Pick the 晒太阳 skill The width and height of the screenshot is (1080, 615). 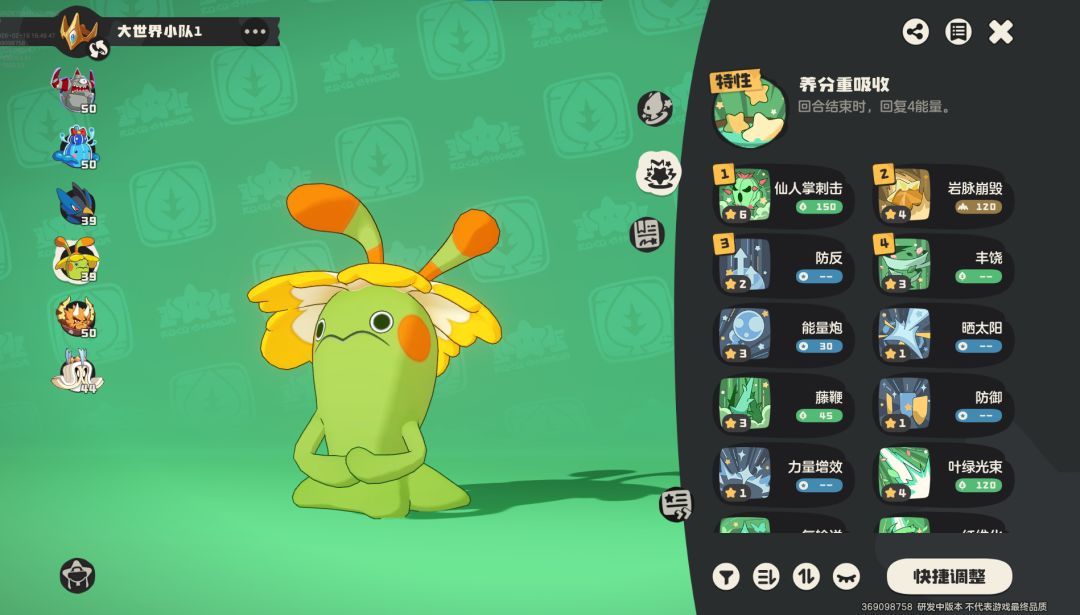pyautogui.click(x=944, y=335)
